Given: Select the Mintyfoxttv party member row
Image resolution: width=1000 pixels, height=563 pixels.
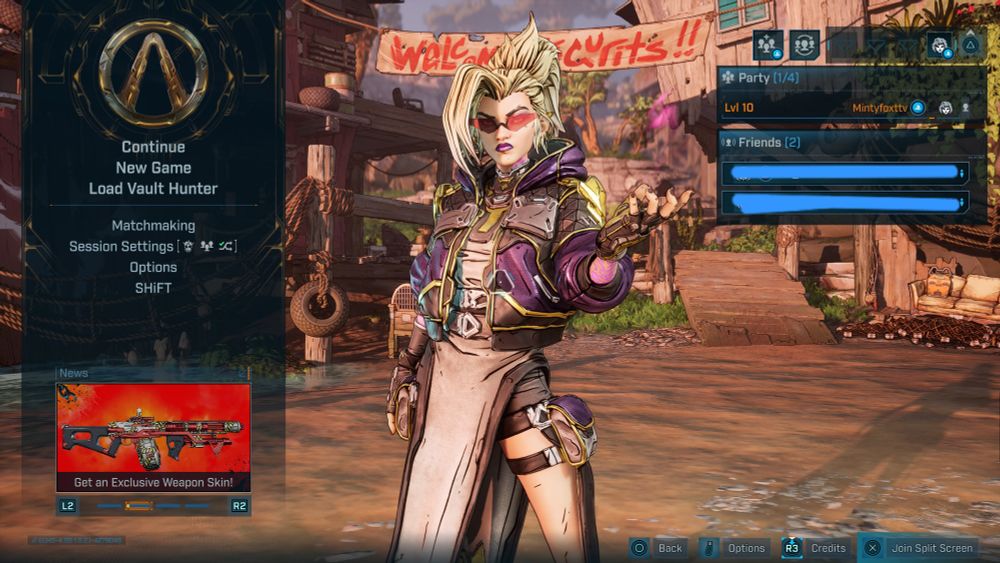Looking at the screenshot, I should (846, 107).
